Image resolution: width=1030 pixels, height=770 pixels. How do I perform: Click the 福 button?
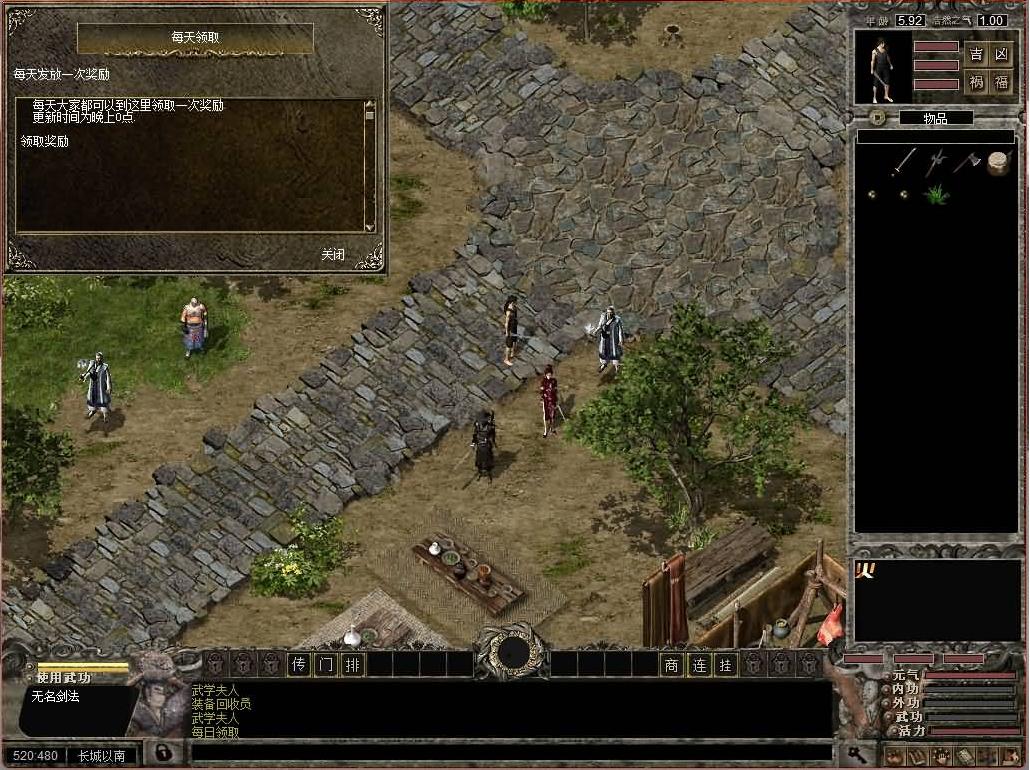(x=1001, y=82)
